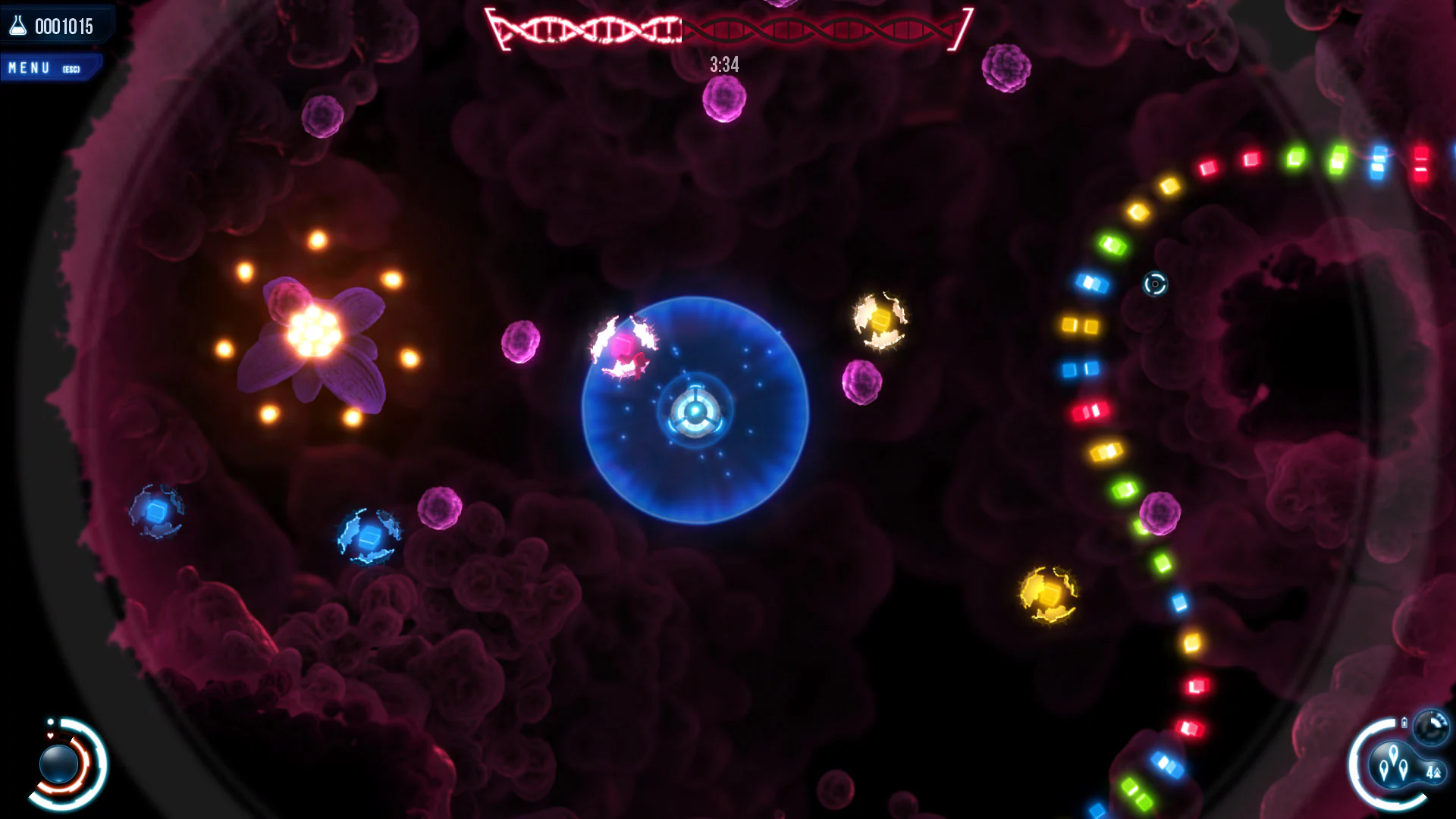The width and height of the screenshot is (1456, 819).
Task: Click the pink burst capsule near the shooter
Action: click(x=622, y=345)
